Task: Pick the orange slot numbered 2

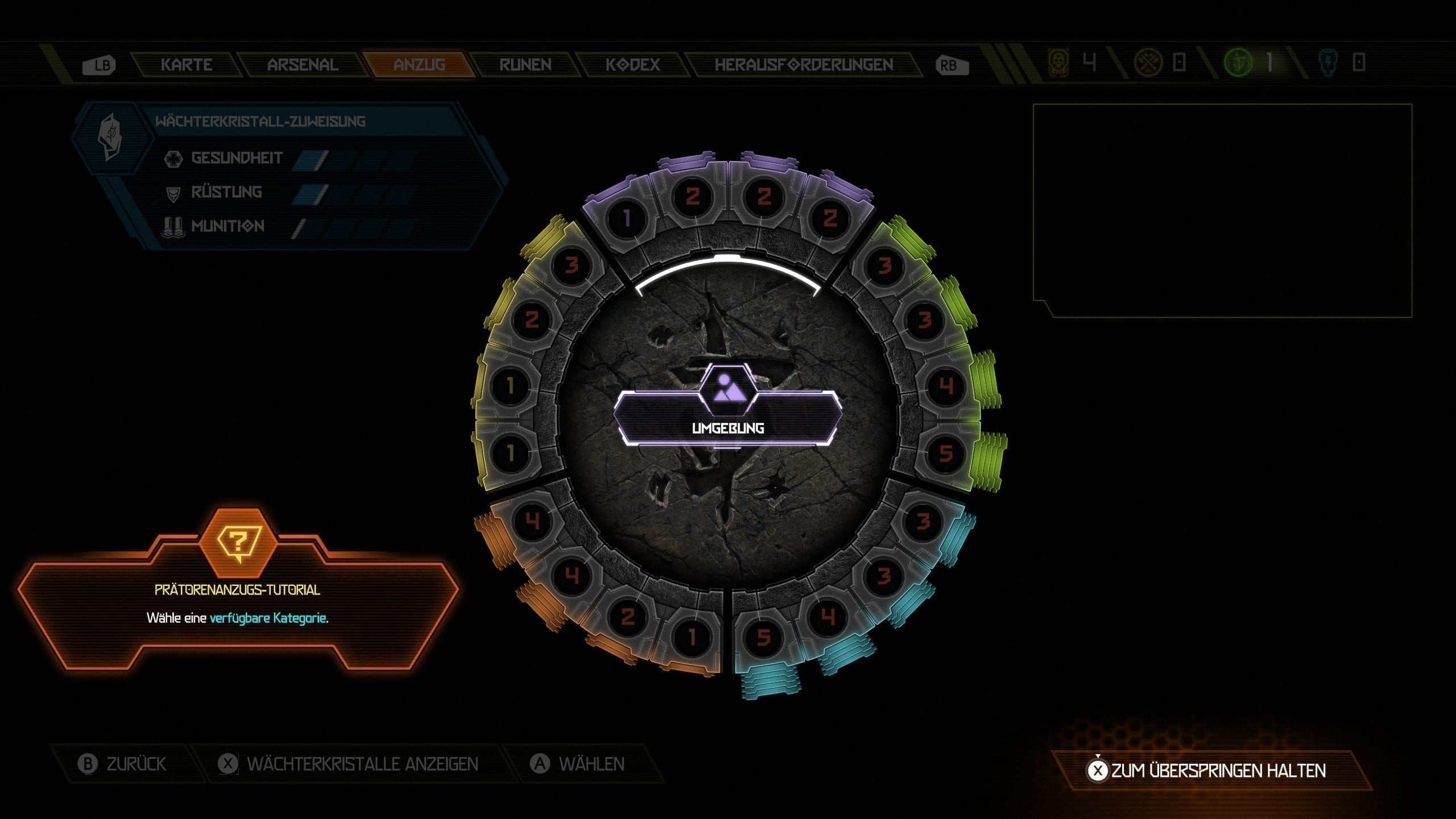Action: tap(627, 617)
